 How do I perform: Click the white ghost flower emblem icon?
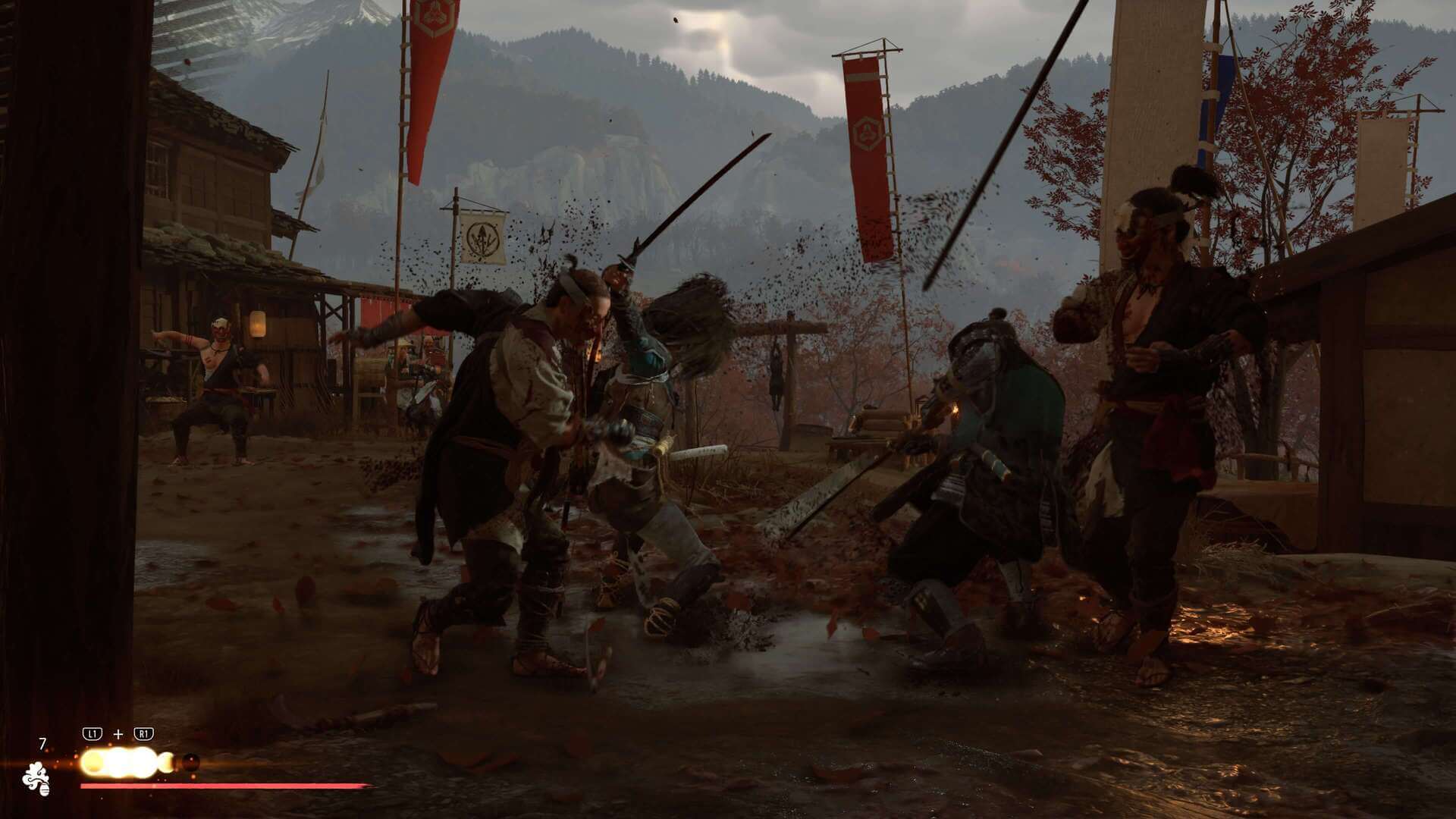(38, 780)
